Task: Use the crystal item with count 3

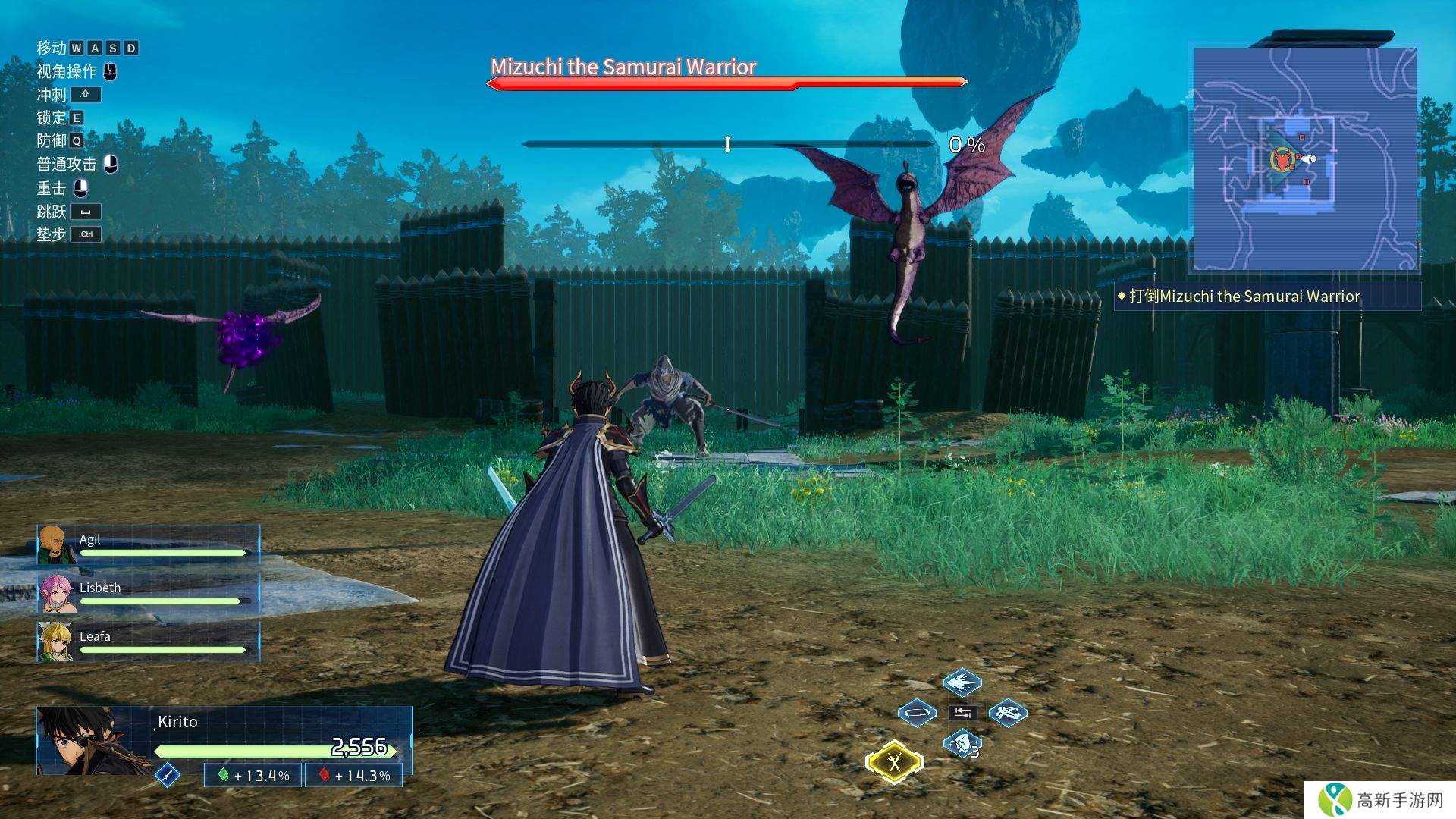Action: (962, 743)
